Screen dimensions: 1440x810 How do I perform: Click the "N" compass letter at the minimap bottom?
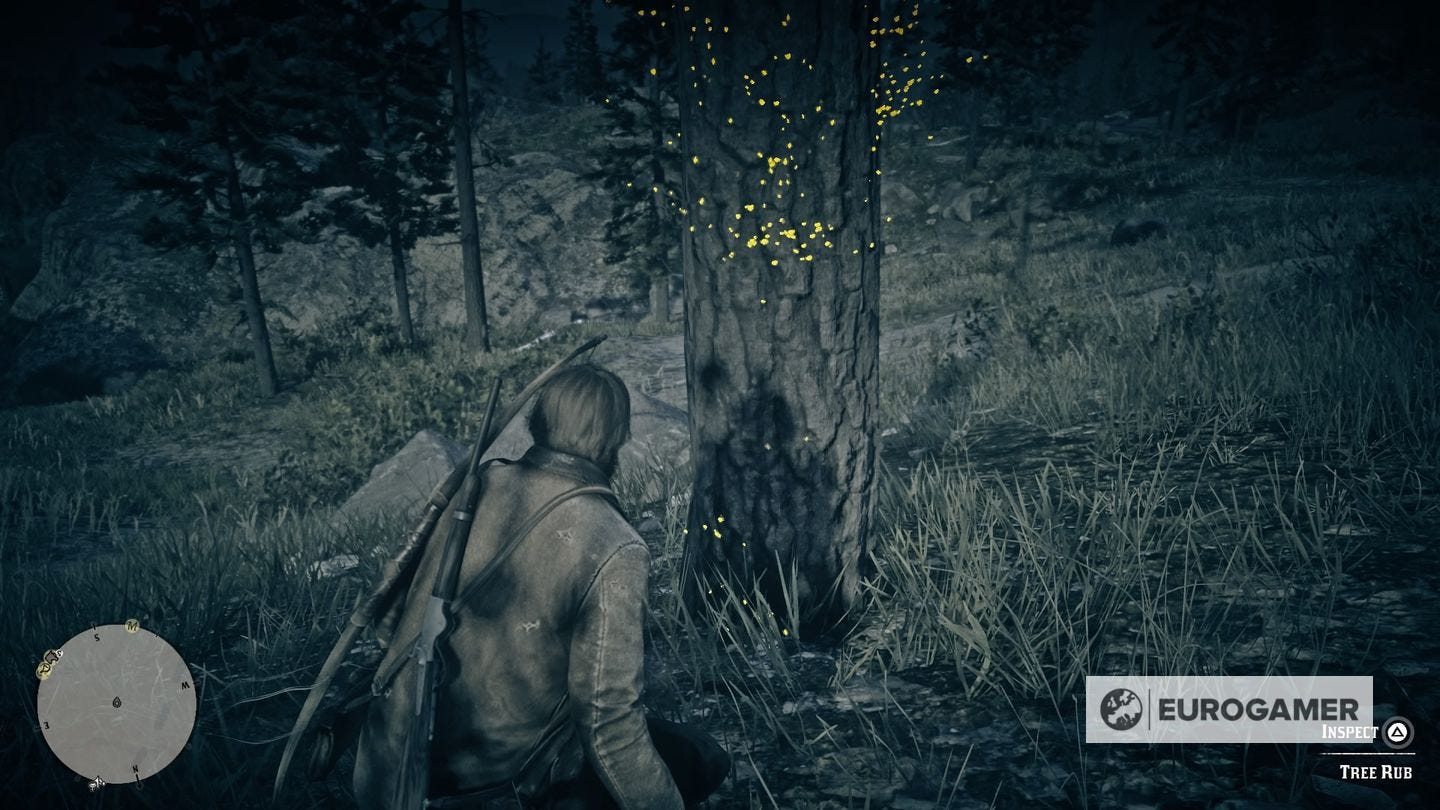click(x=135, y=769)
